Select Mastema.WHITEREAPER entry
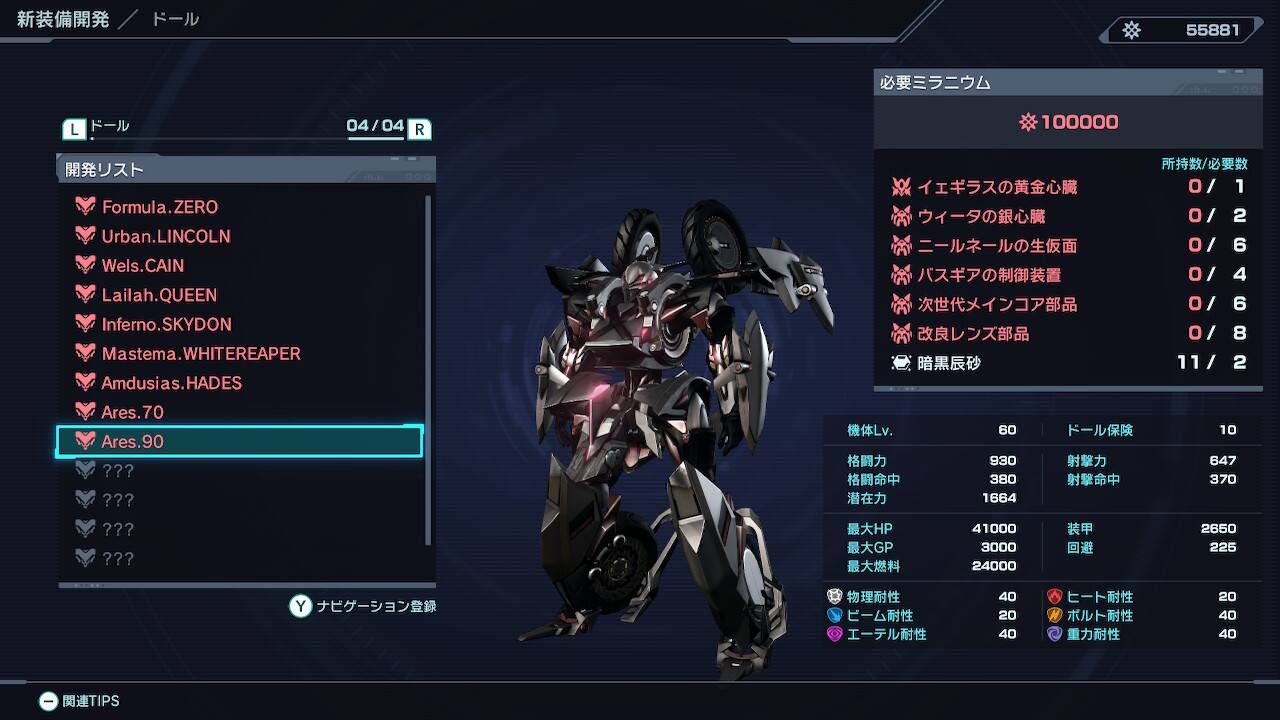The image size is (1280, 720). [x=200, y=354]
